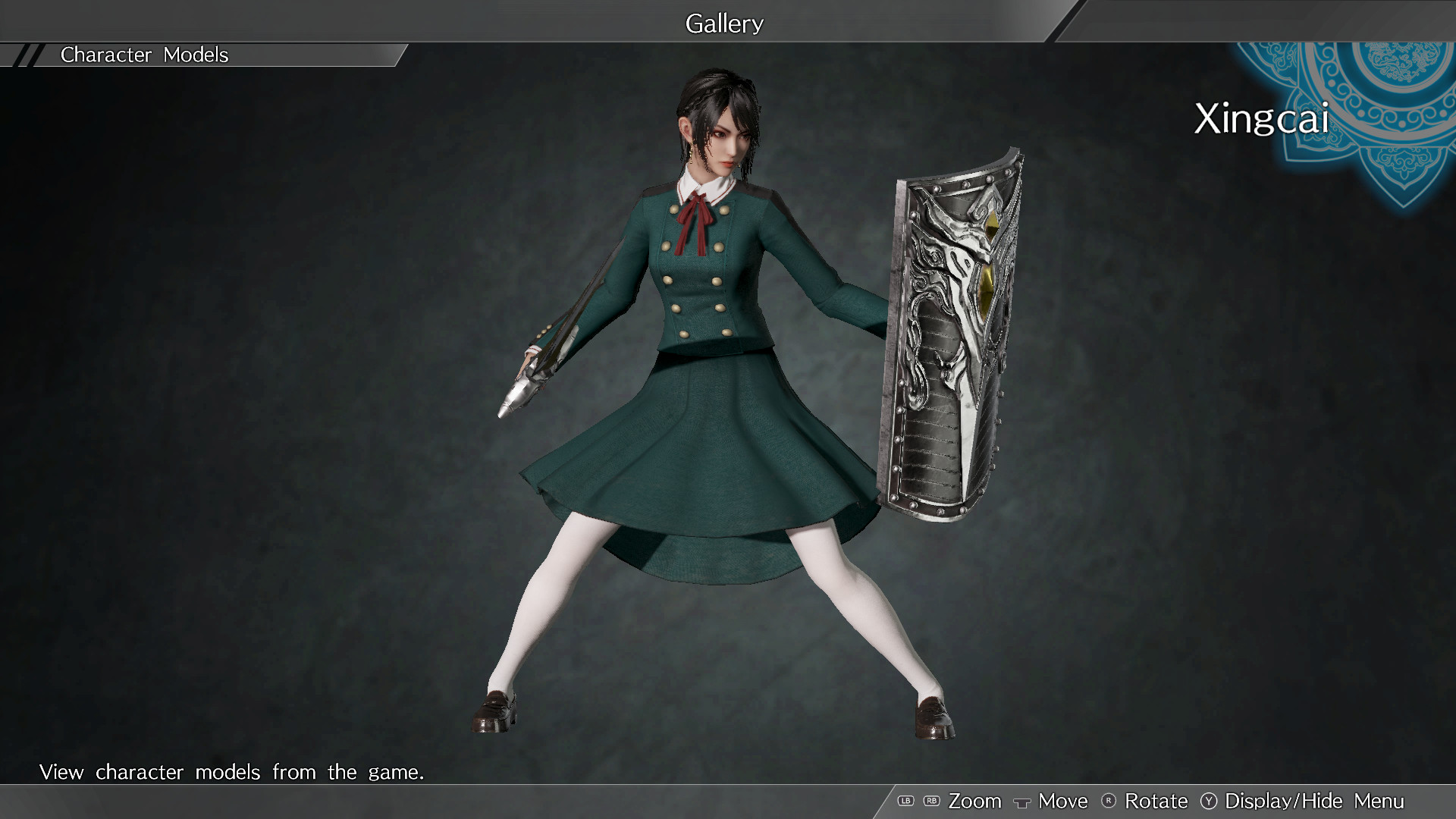
Task: Click the description text about viewing character models
Action: click(232, 772)
